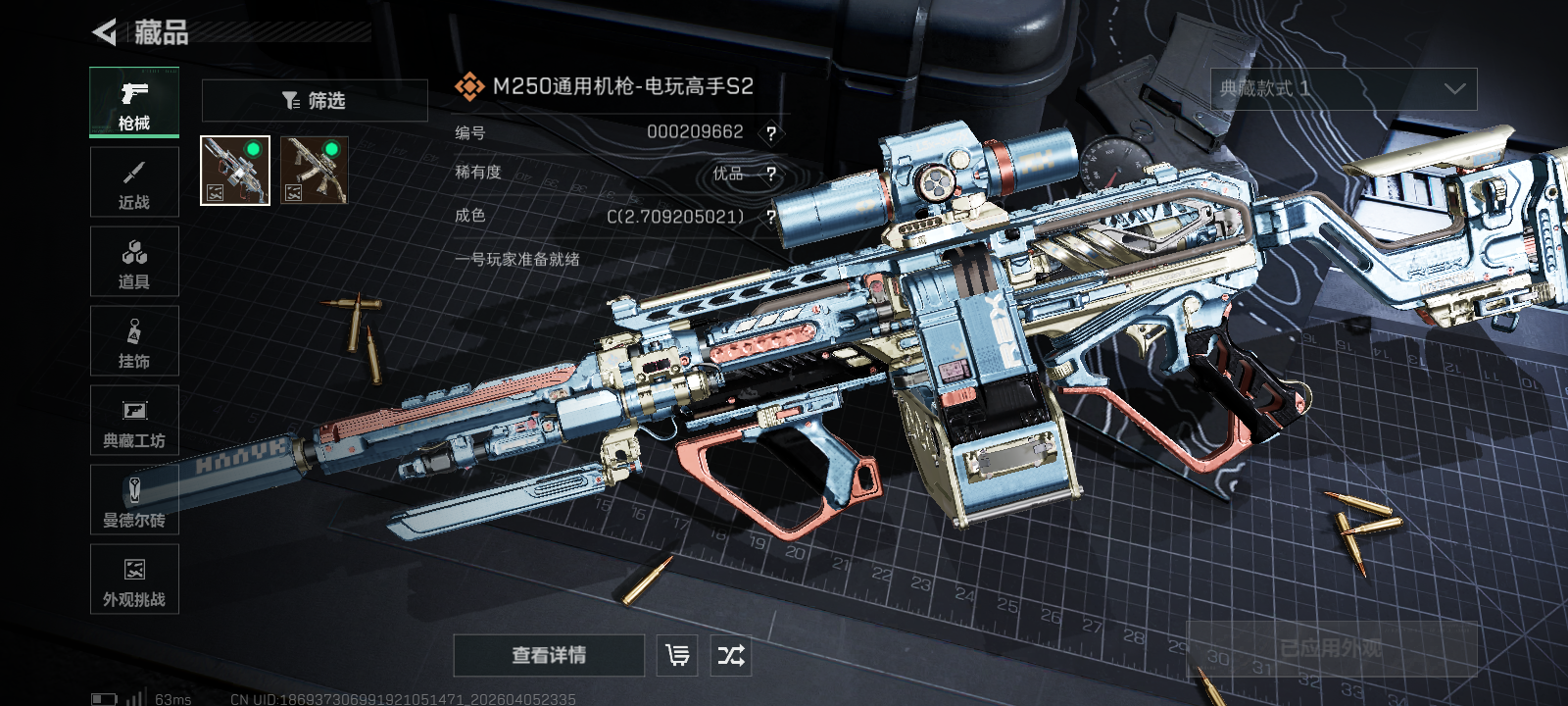1568x706 pixels.
Task: Click the 已应用外观 applied appearance button
Action: pyautogui.click(x=1331, y=649)
